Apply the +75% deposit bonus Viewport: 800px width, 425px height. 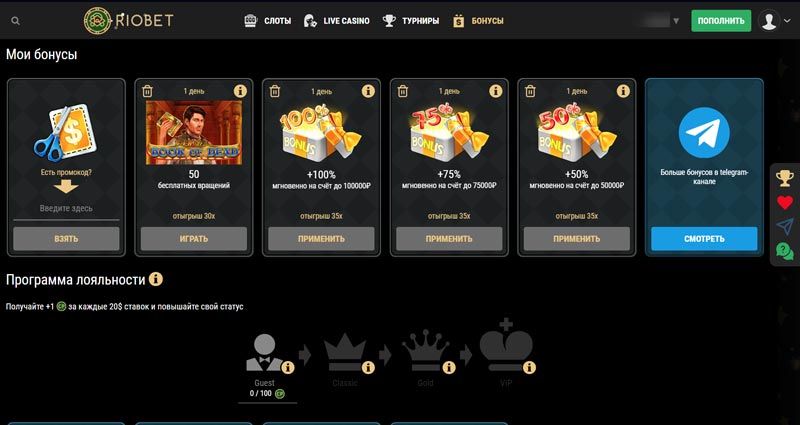(x=449, y=239)
